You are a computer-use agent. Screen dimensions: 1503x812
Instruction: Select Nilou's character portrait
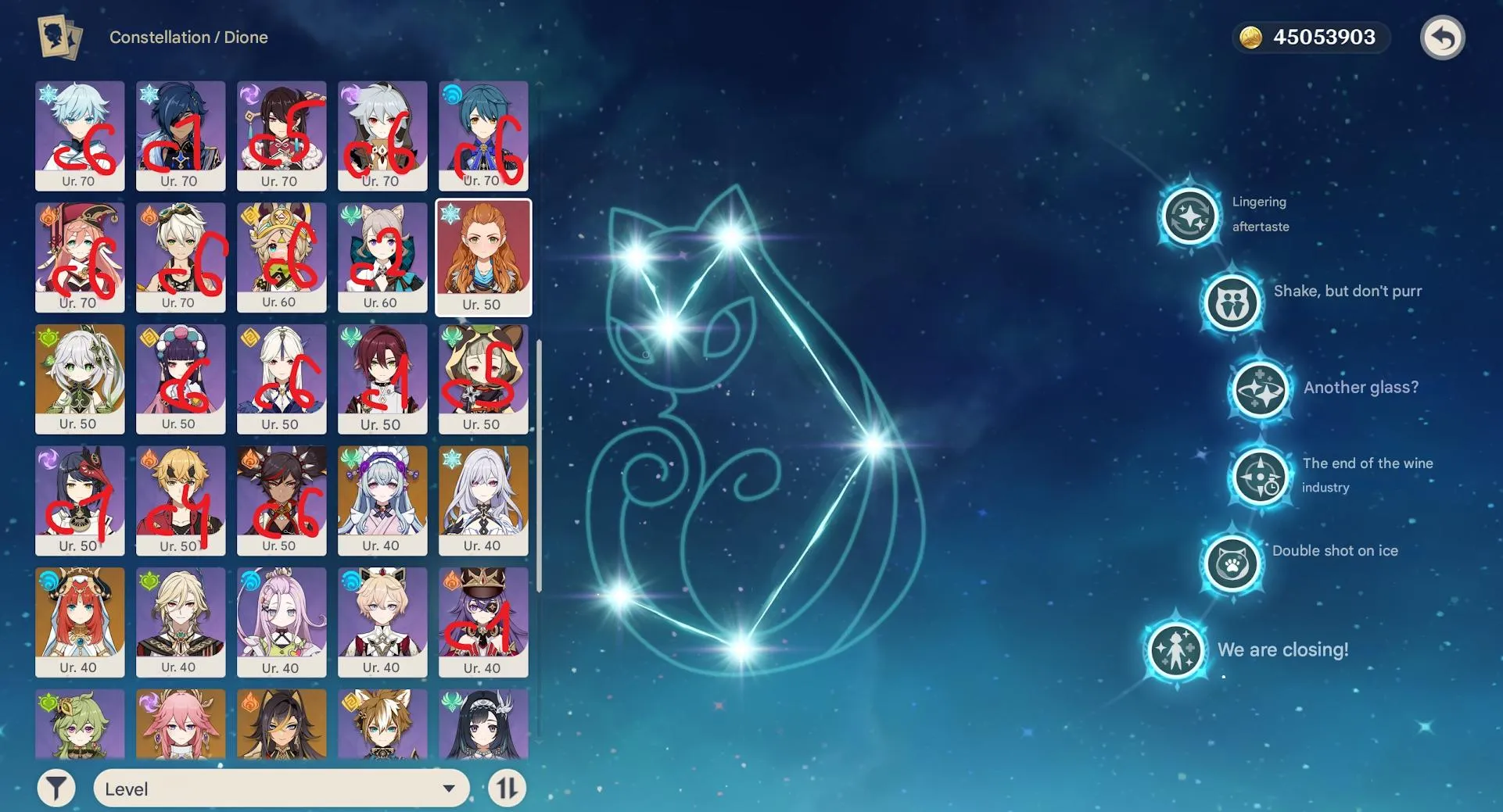pos(79,621)
